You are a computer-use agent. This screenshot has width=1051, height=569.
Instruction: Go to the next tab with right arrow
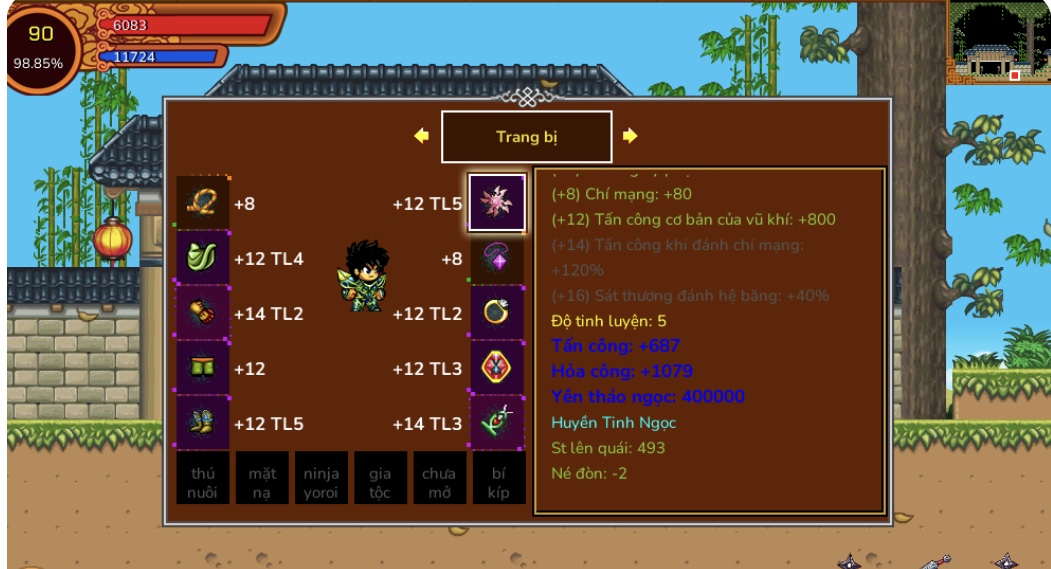(630, 136)
